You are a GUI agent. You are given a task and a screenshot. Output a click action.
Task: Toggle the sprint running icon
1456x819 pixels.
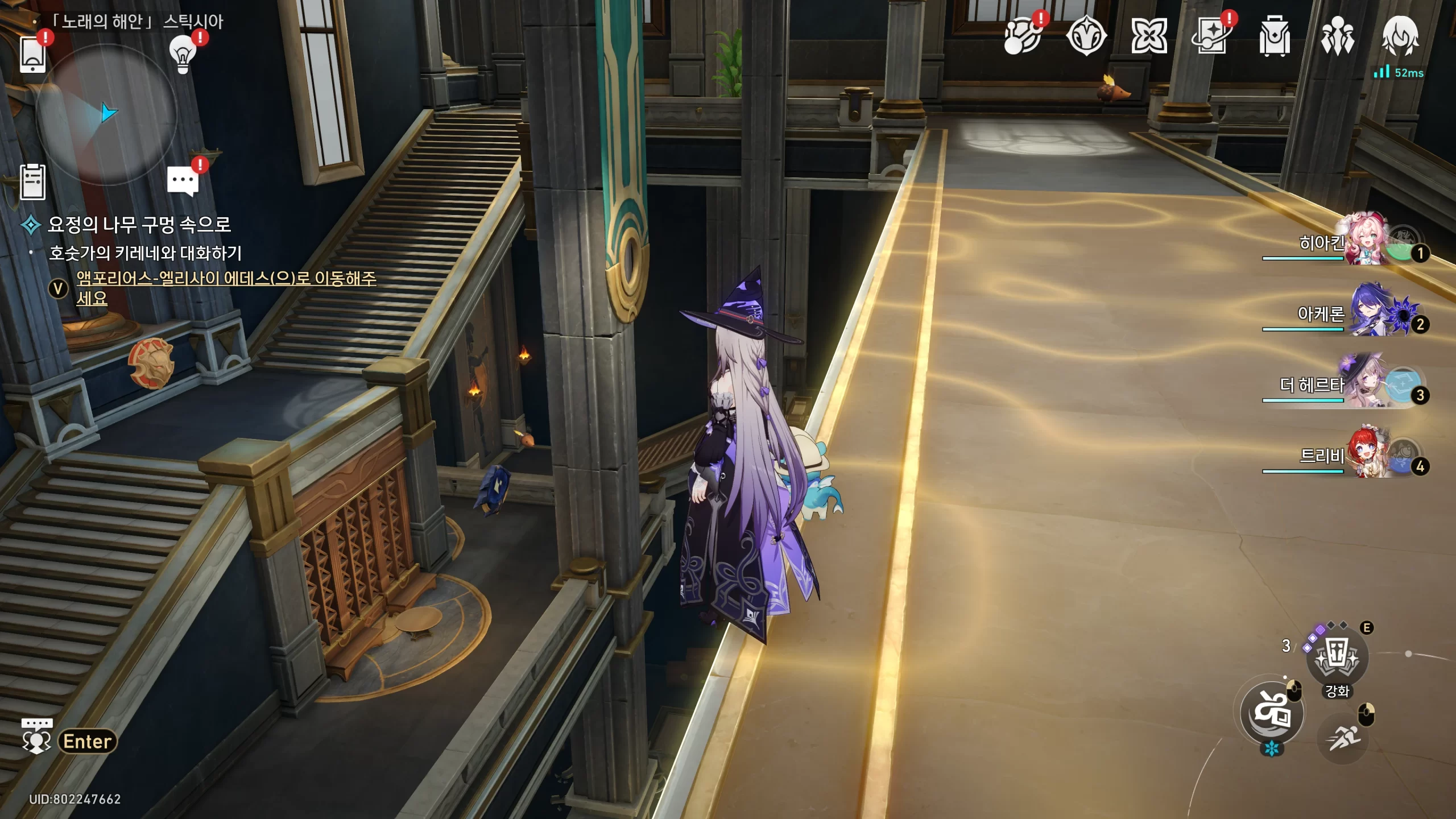[1343, 738]
